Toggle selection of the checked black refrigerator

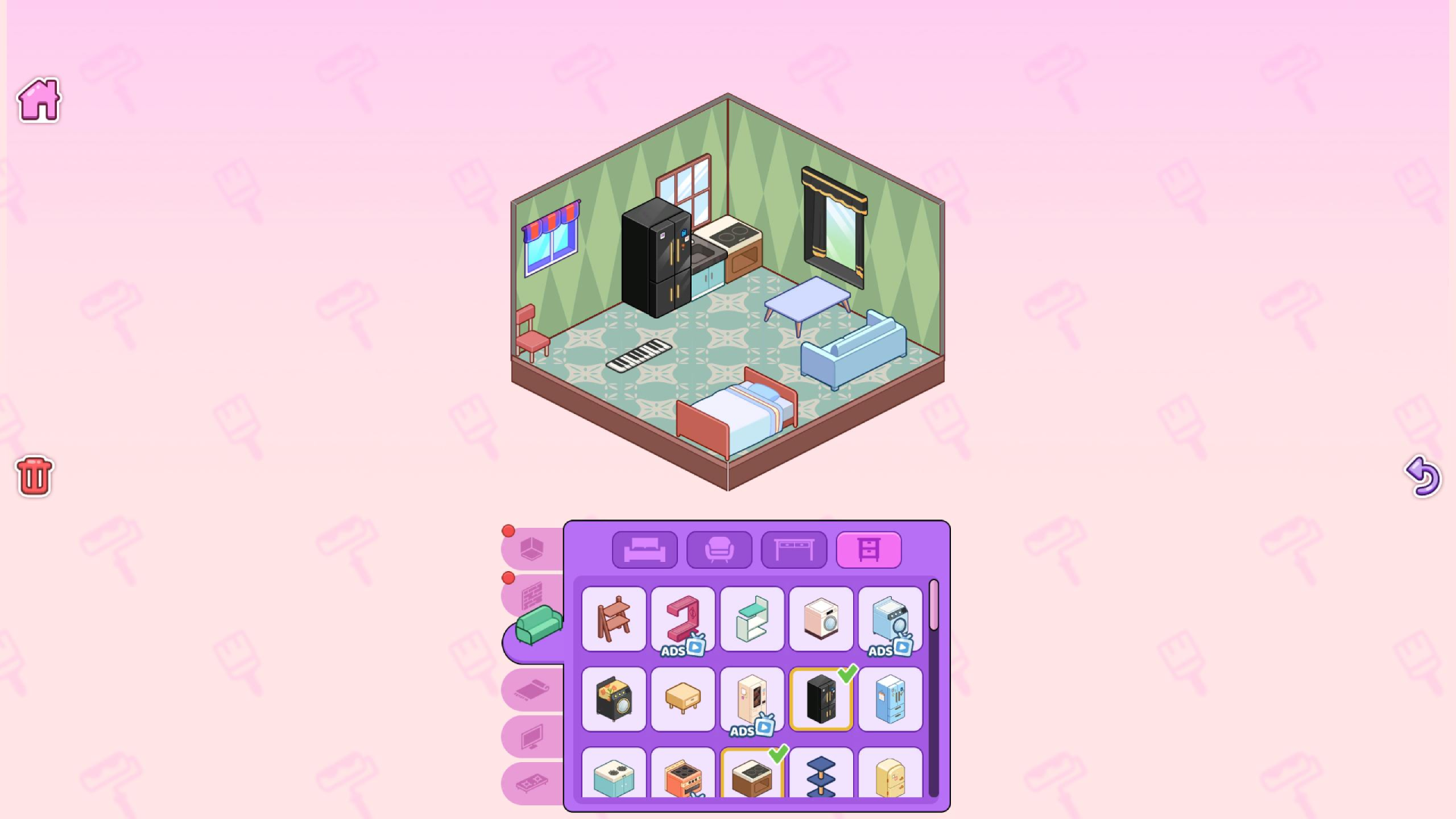click(x=821, y=699)
